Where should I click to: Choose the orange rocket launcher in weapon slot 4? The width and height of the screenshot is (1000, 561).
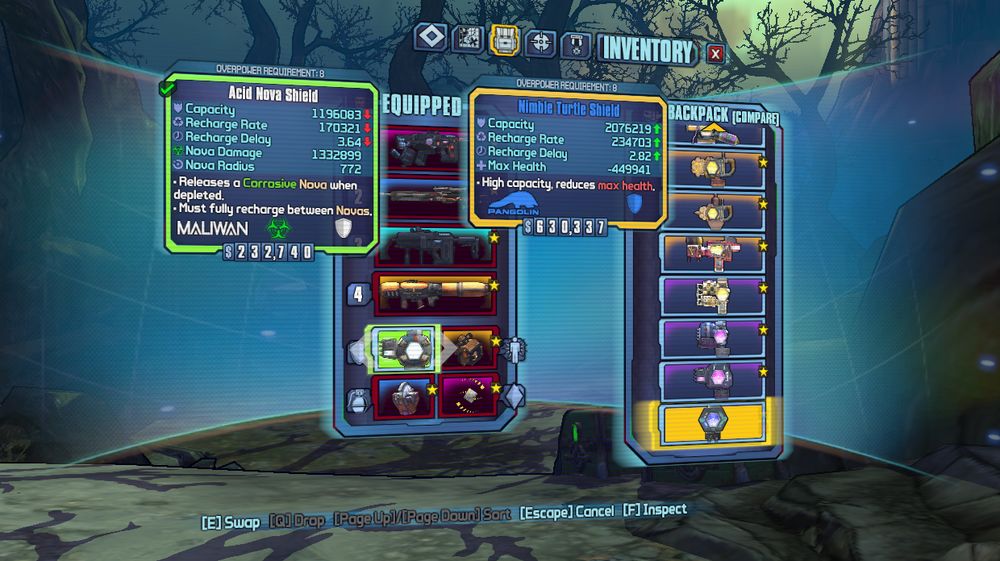434,294
